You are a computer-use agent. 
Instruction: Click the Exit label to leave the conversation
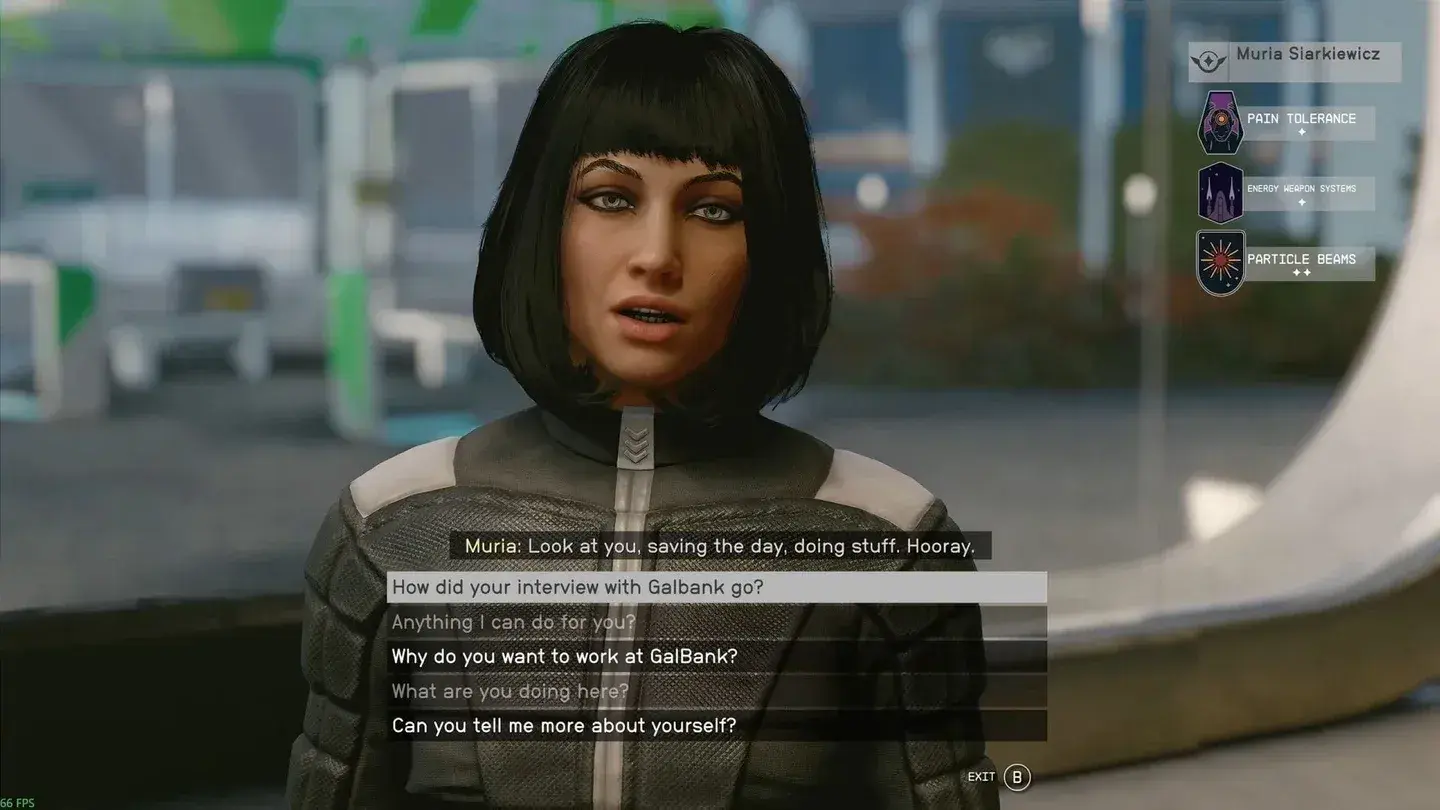(x=981, y=776)
